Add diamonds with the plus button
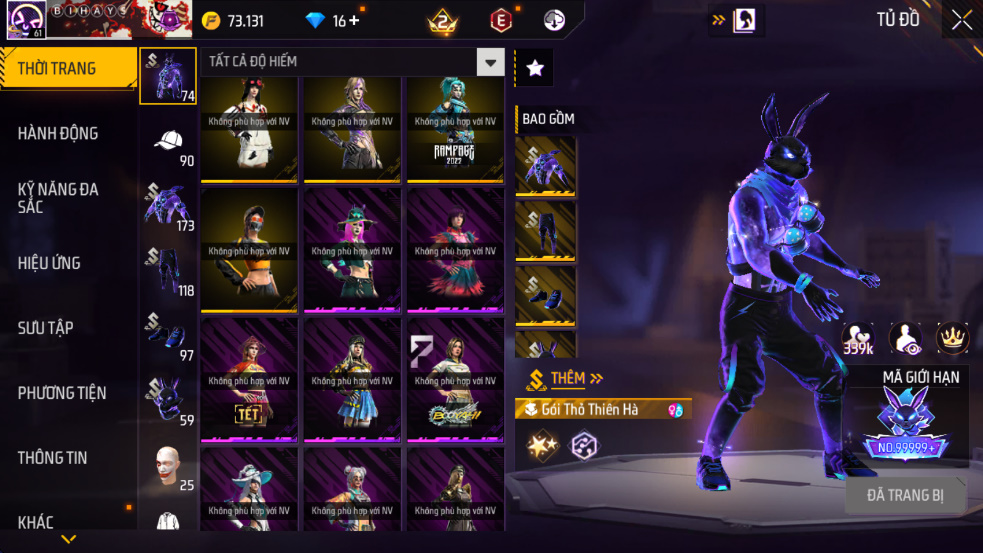The height and width of the screenshot is (553, 983). (354, 21)
